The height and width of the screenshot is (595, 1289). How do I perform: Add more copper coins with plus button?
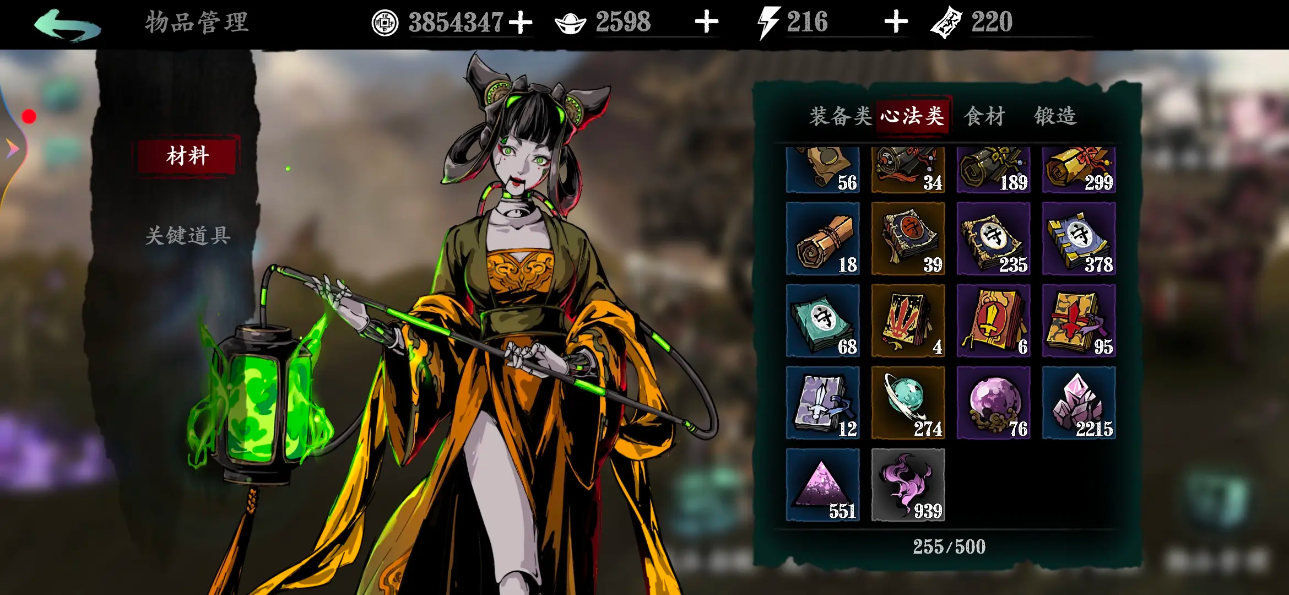pos(520,23)
